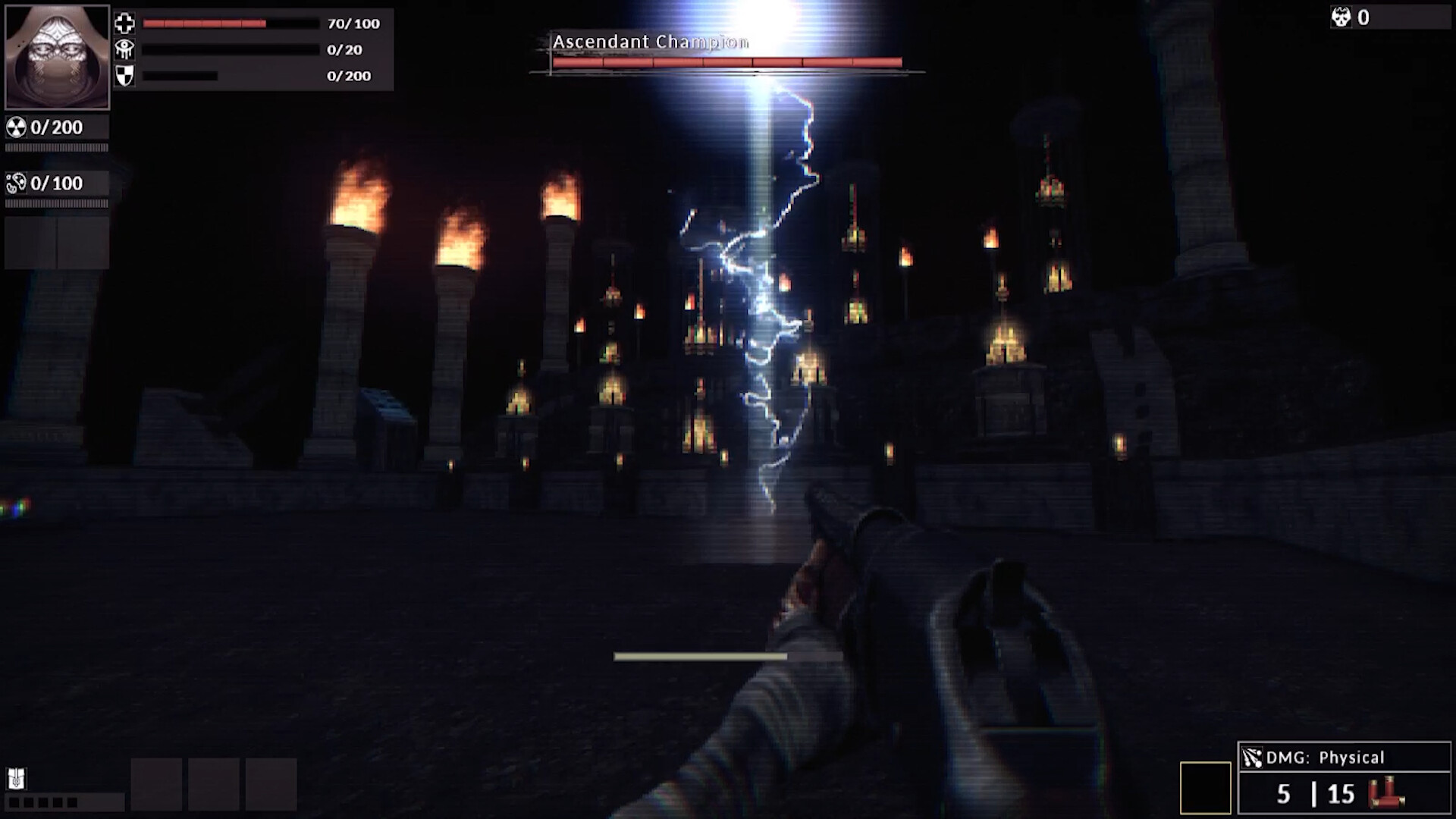
Task: Click the 70/100 health readout
Action: pos(352,24)
